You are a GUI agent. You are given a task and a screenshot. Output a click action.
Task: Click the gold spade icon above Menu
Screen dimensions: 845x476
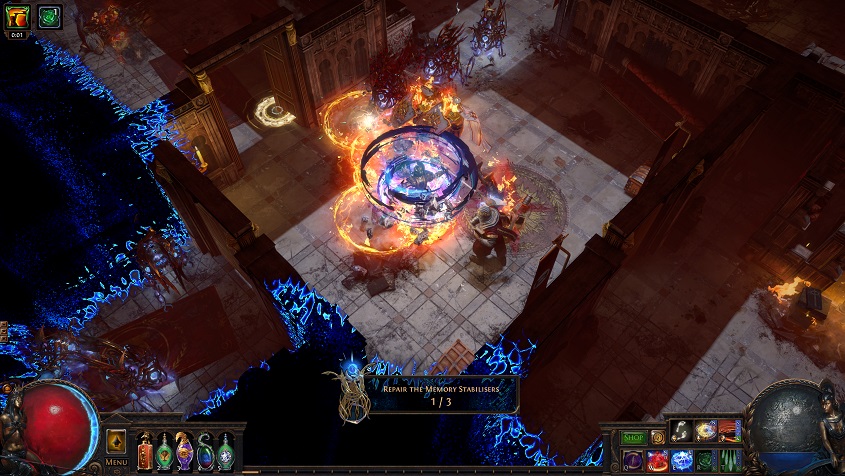click(116, 441)
